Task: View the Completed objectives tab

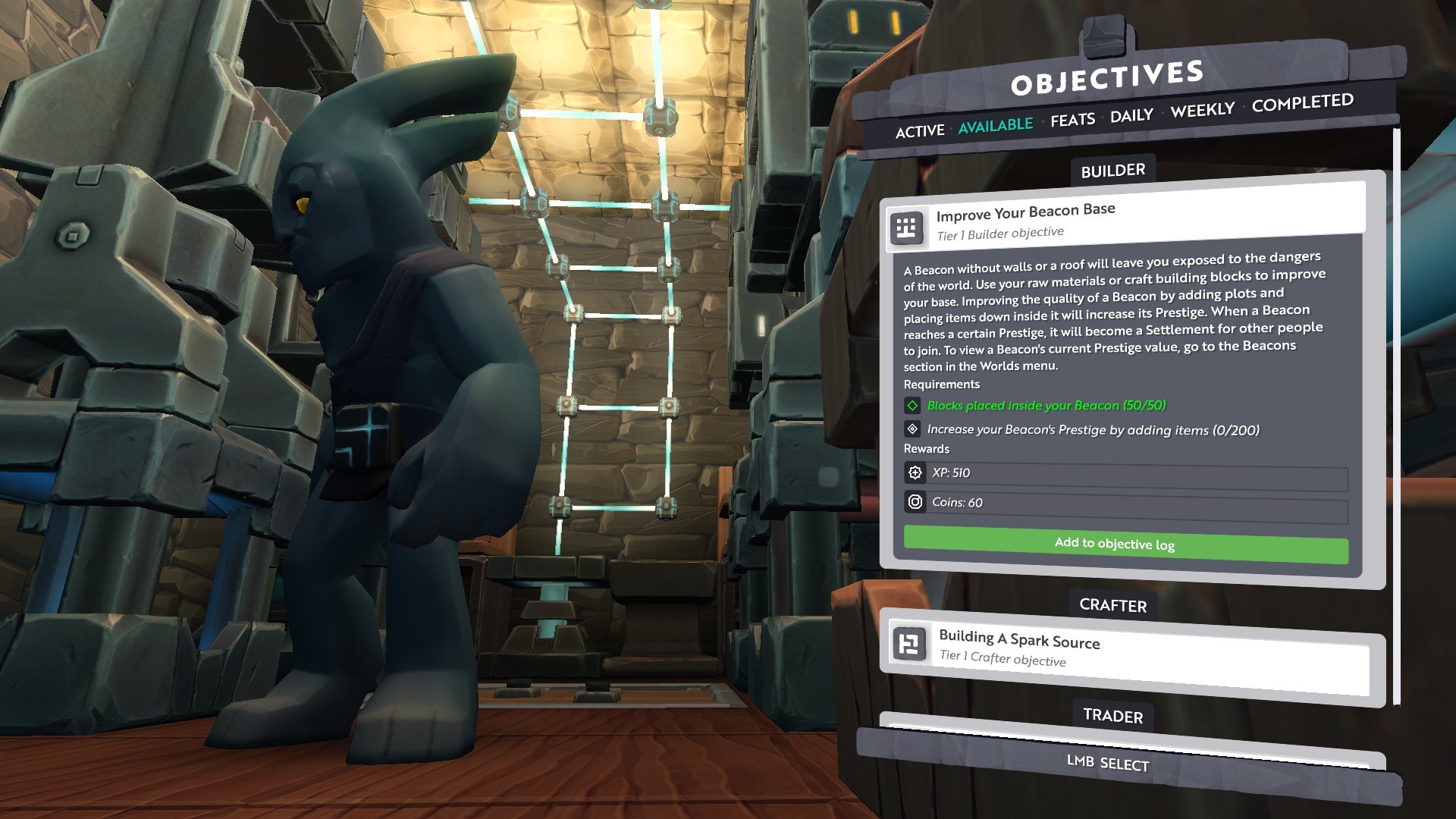Action: tap(1302, 103)
